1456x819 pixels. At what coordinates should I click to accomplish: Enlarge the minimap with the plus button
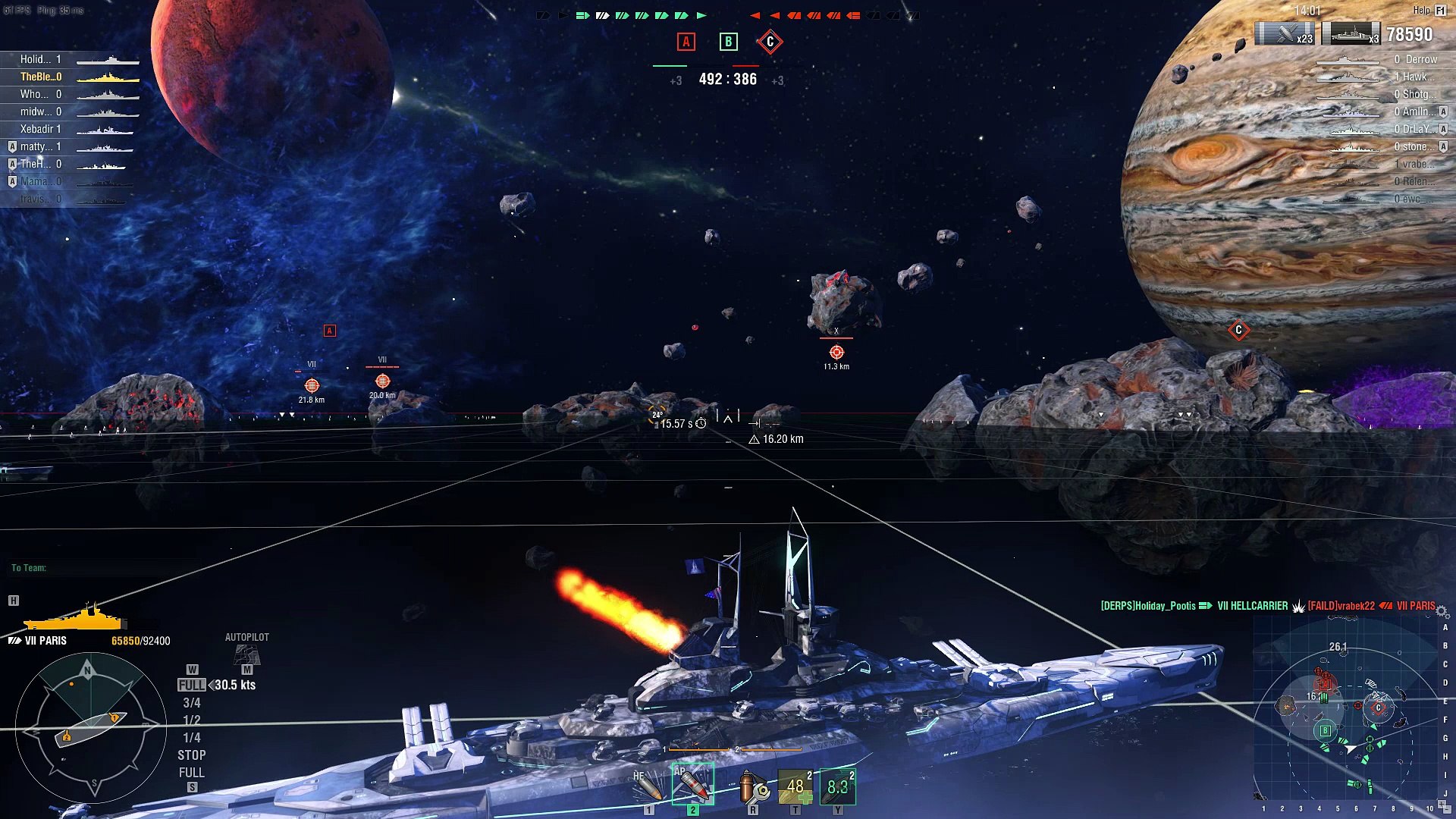[x=1442, y=804]
